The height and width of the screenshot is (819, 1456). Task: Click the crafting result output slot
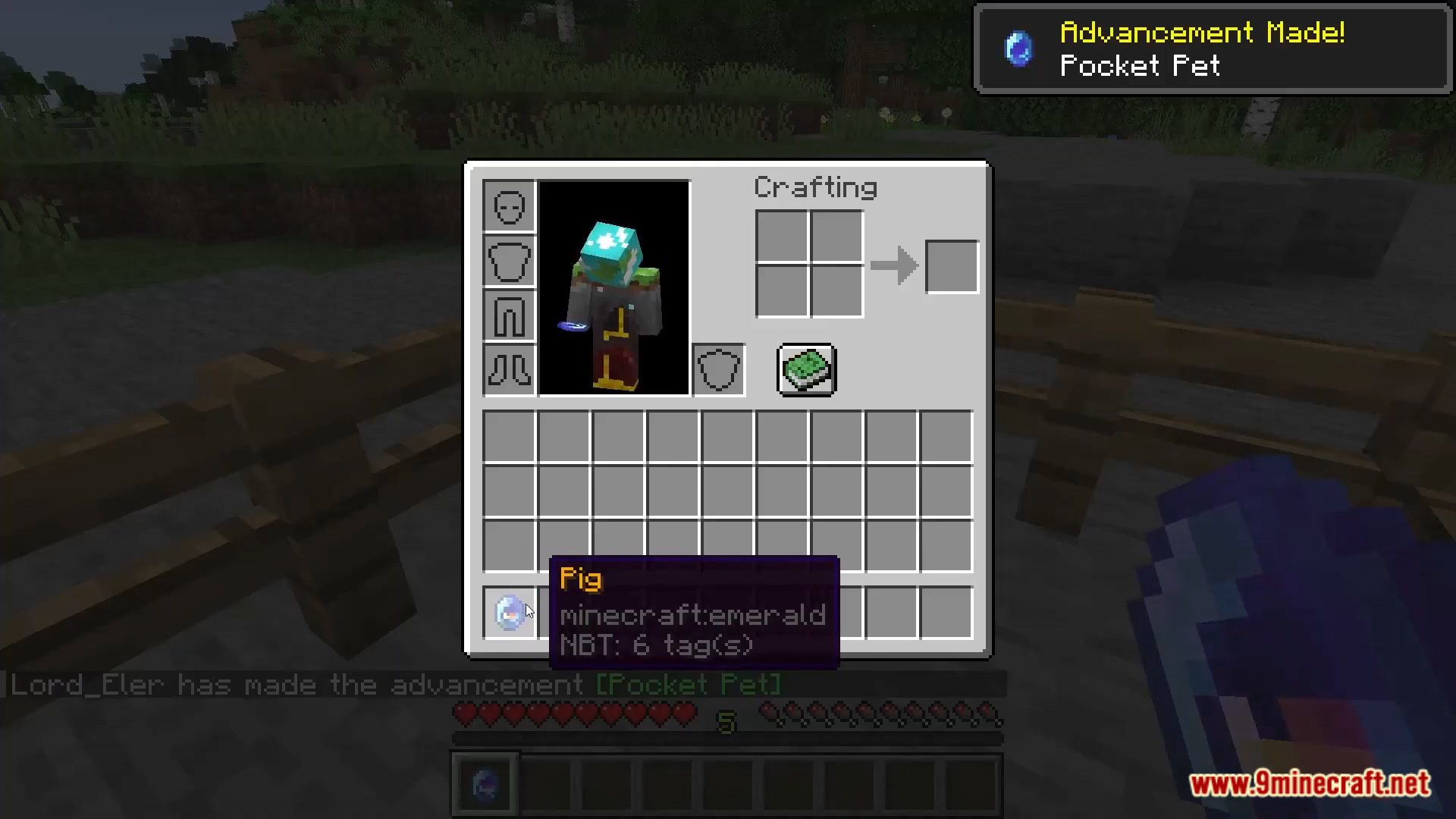tap(952, 265)
